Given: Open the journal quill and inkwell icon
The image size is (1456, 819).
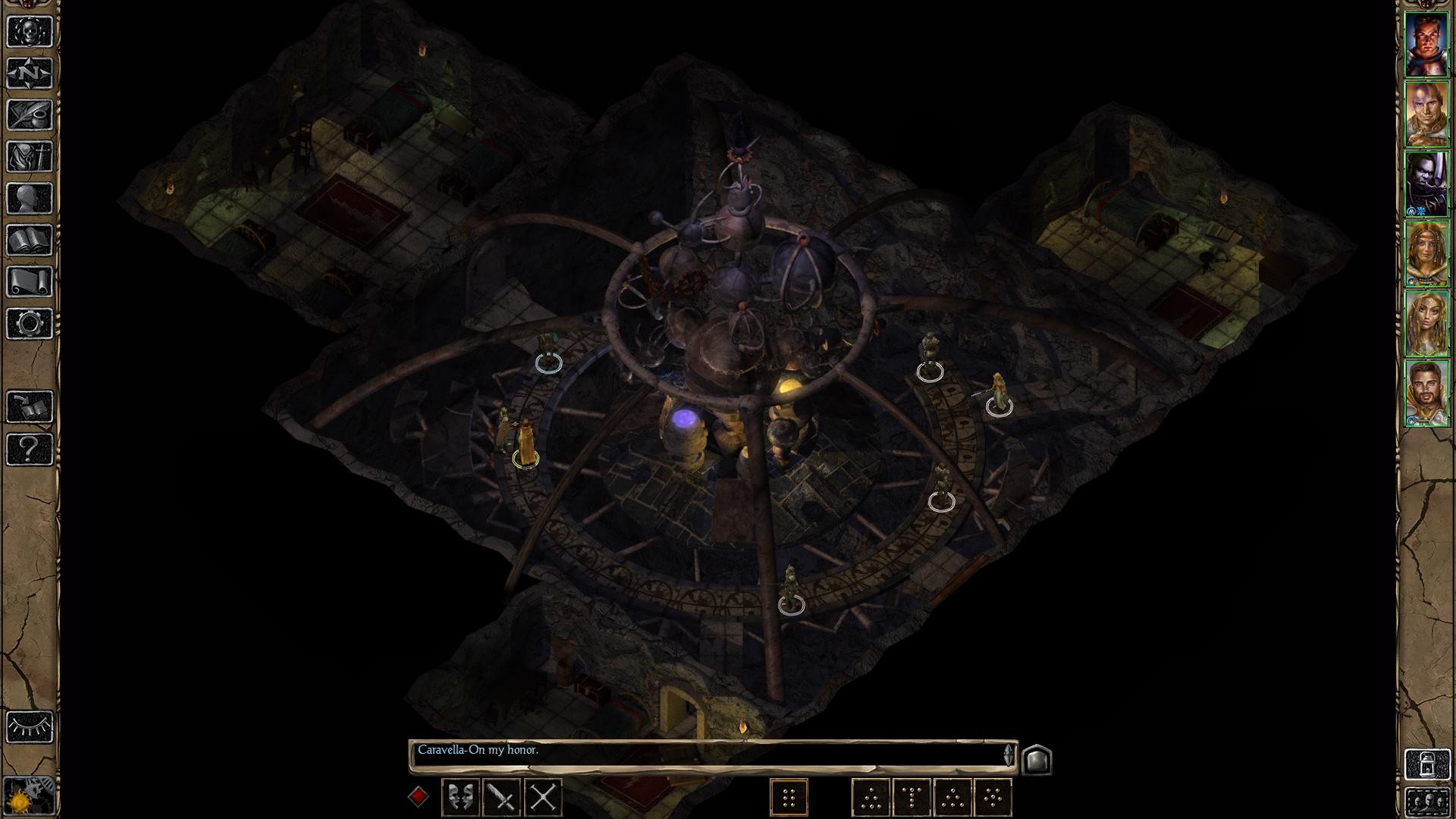Looking at the screenshot, I should 30,115.
